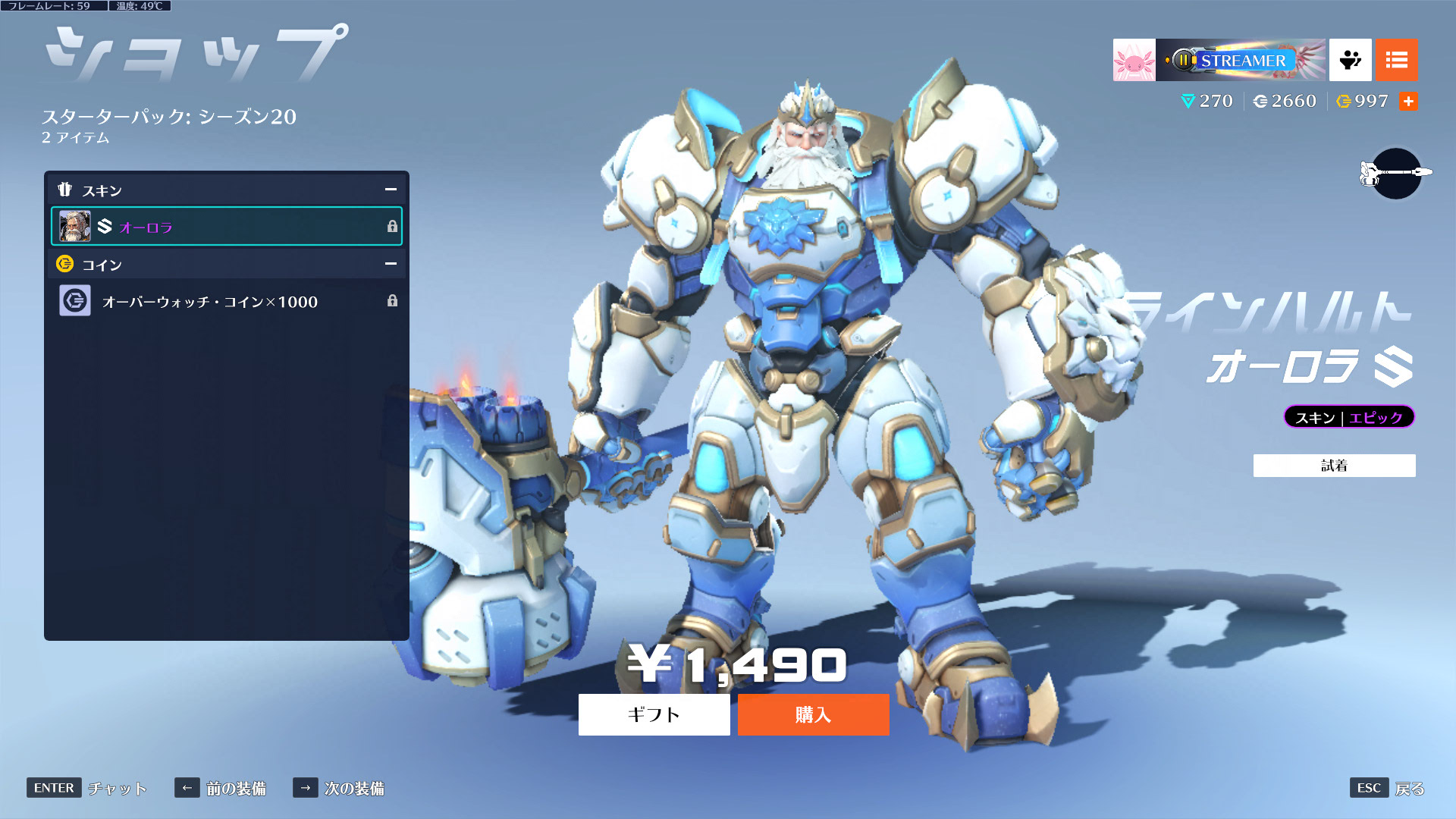1456x819 pixels.
Task: Show the previous equipment via 前の装備
Action: (235, 789)
